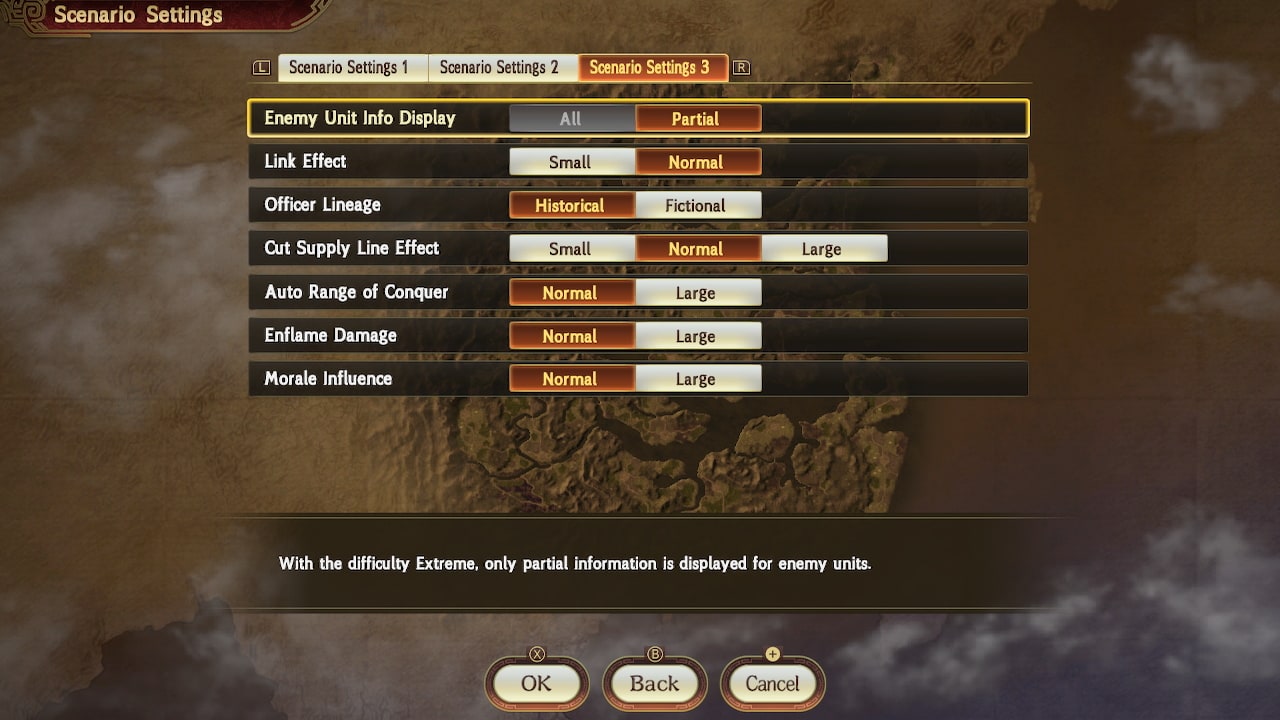This screenshot has width=1280, height=720.
Task: Select All for Enemy Unit Info Display
Action: pos(571,118)
